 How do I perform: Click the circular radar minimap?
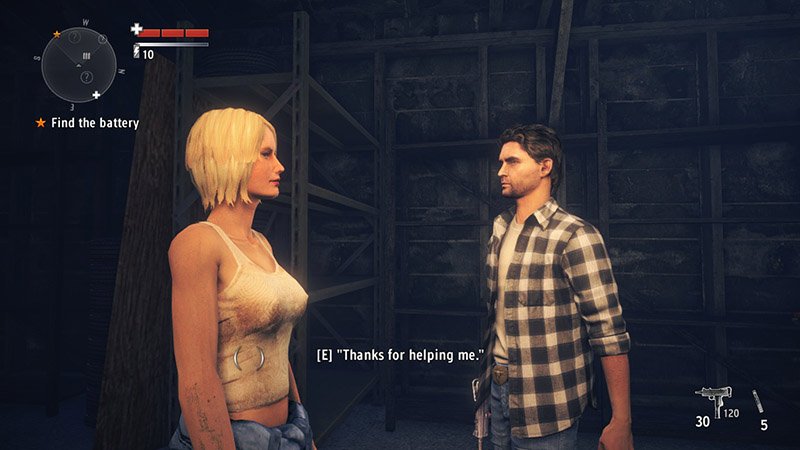76,64
